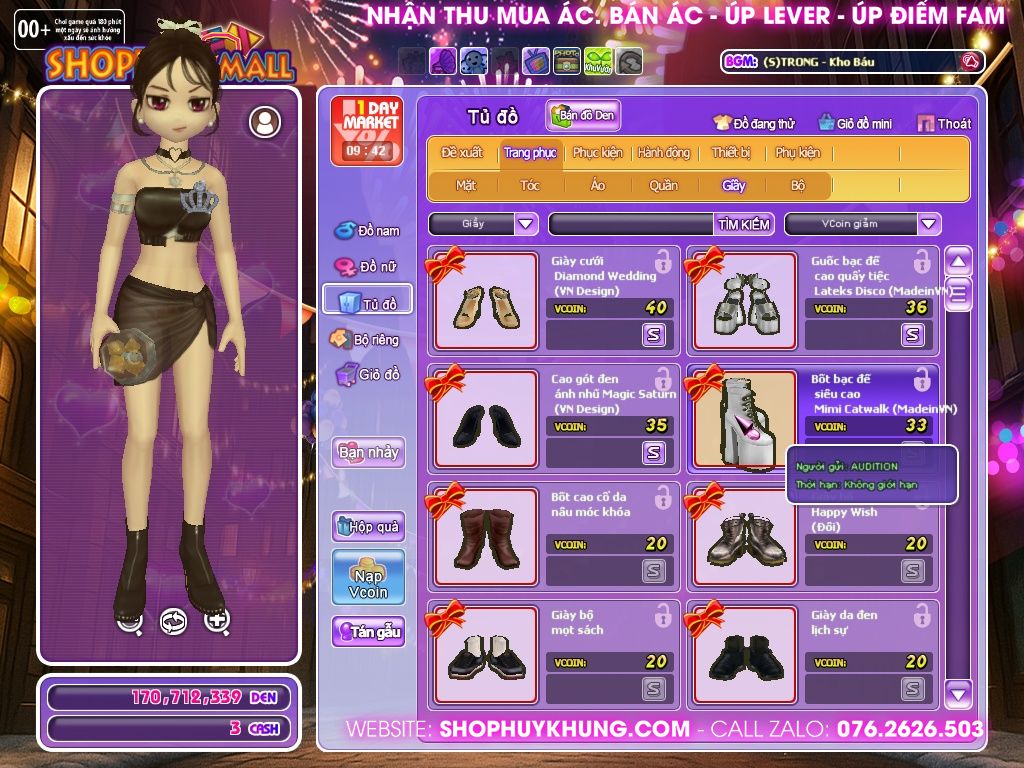
Task: Show Đồ đang thử items
Action: pyautogui.click(x=754, y=123)
